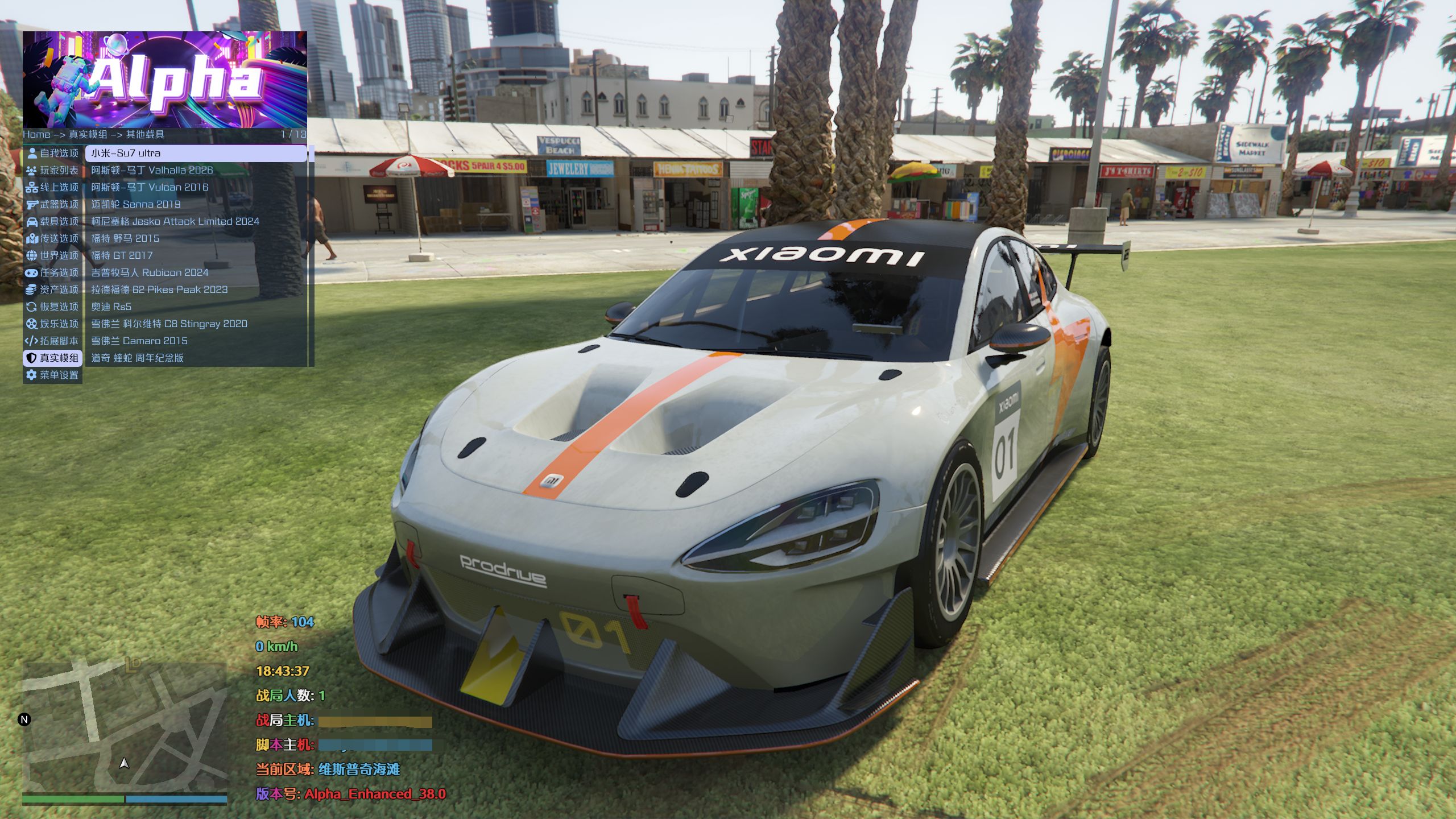Go to the 世界选项 section
The height and width of the screenshot is (819, 1456).
[x=53, y=255]
